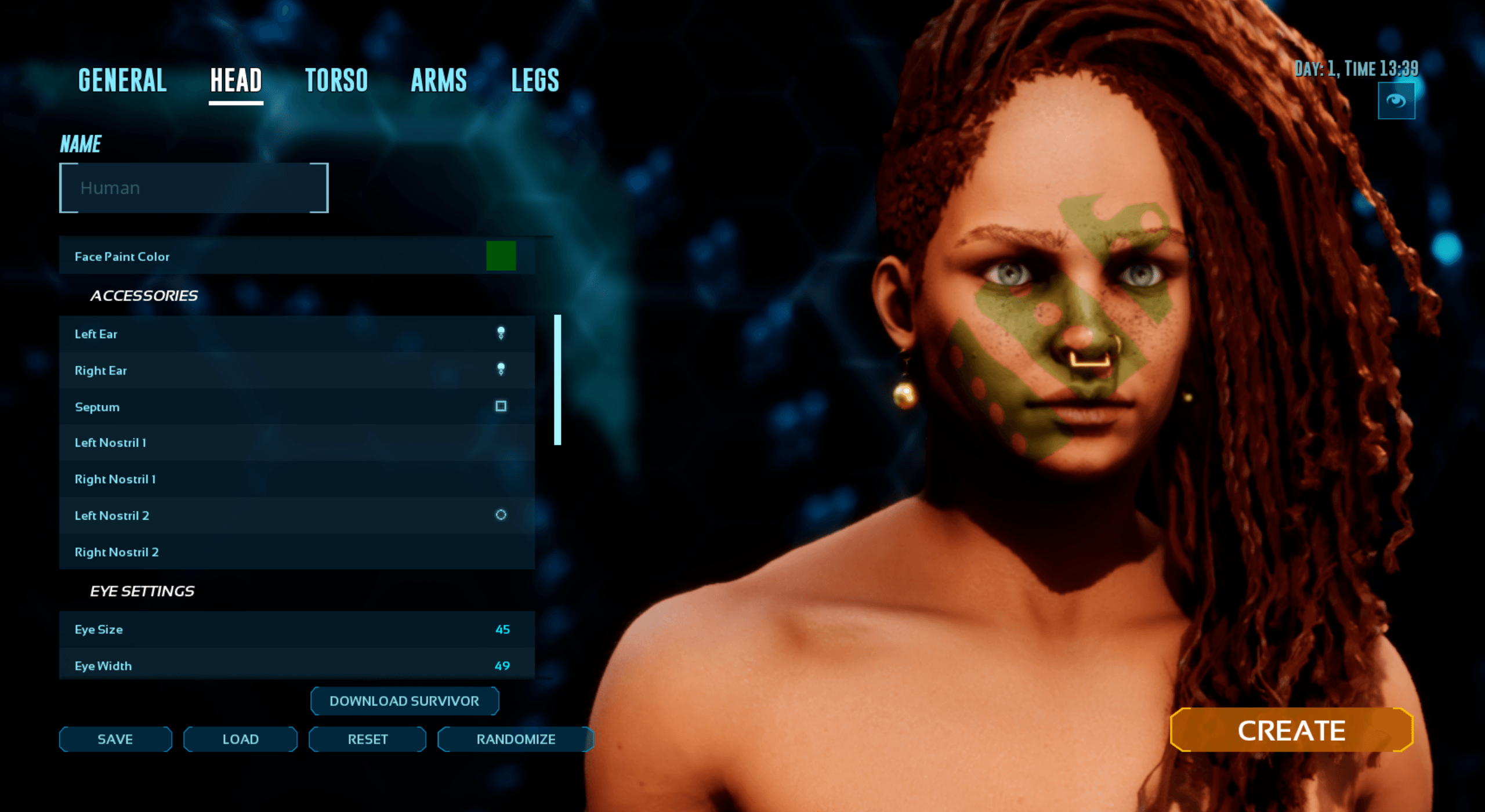This screenshot has width=1485, height=812.
Task: Click the green Face Paint Color swatch
Action: (x=501, y=256)
